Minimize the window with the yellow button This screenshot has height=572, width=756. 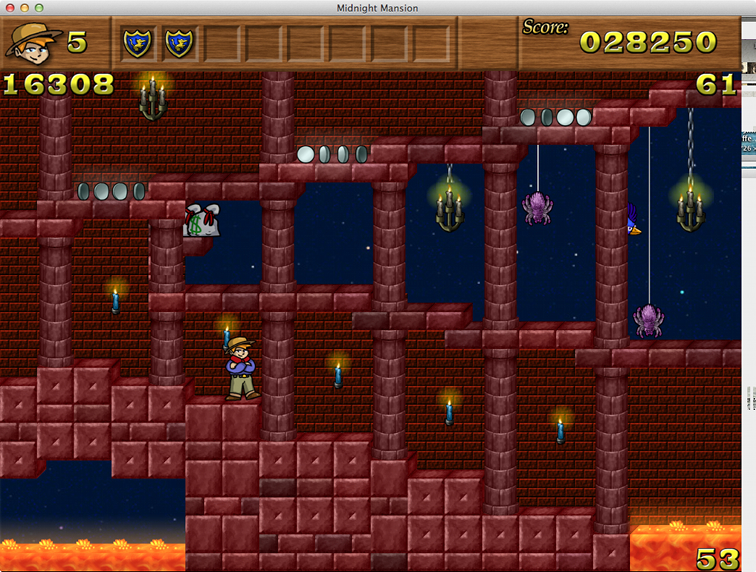25,8
